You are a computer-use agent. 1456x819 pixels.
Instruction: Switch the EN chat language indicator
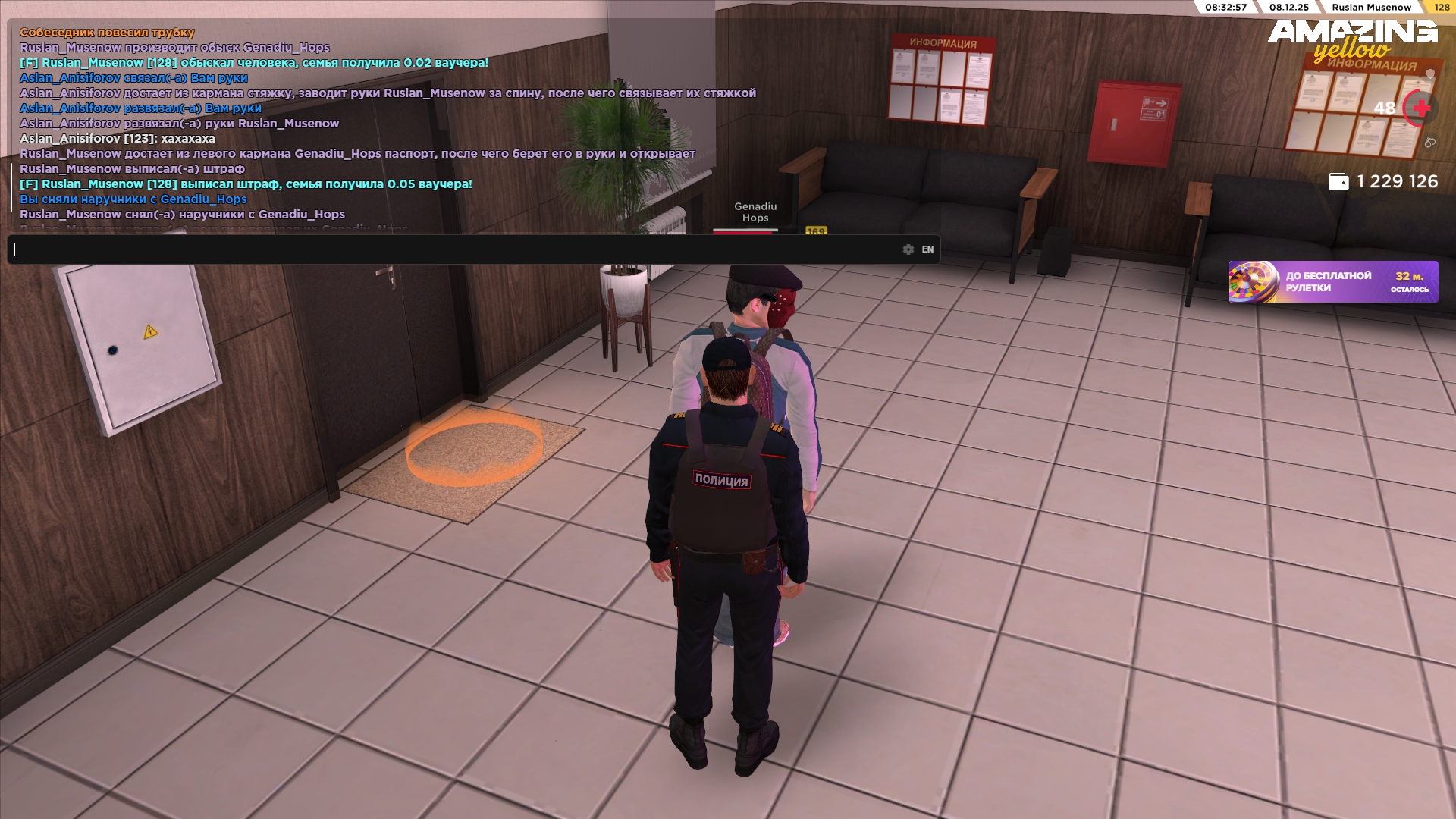coord(927,249)
